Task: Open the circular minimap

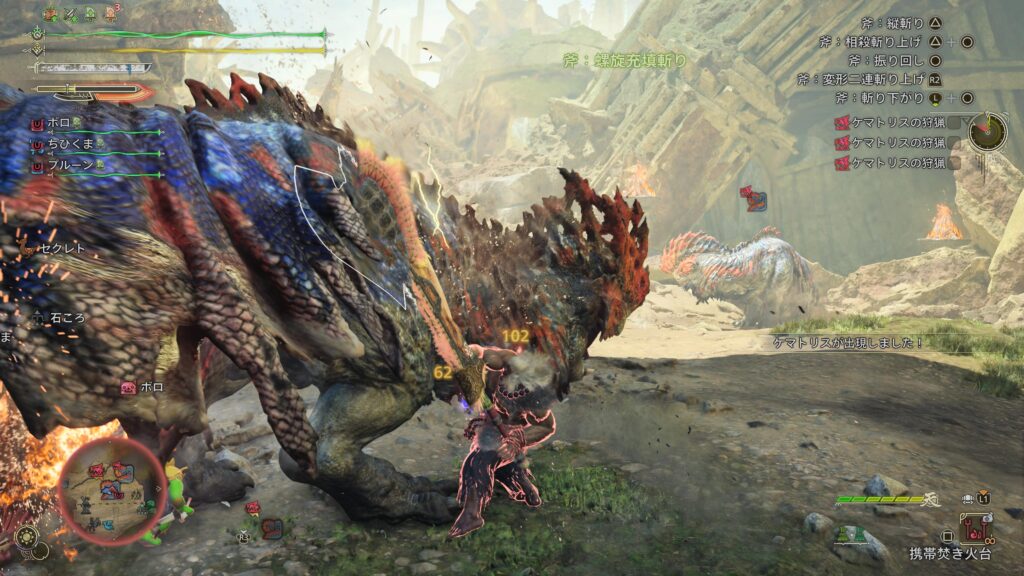Action: click(x=112, y=490)
